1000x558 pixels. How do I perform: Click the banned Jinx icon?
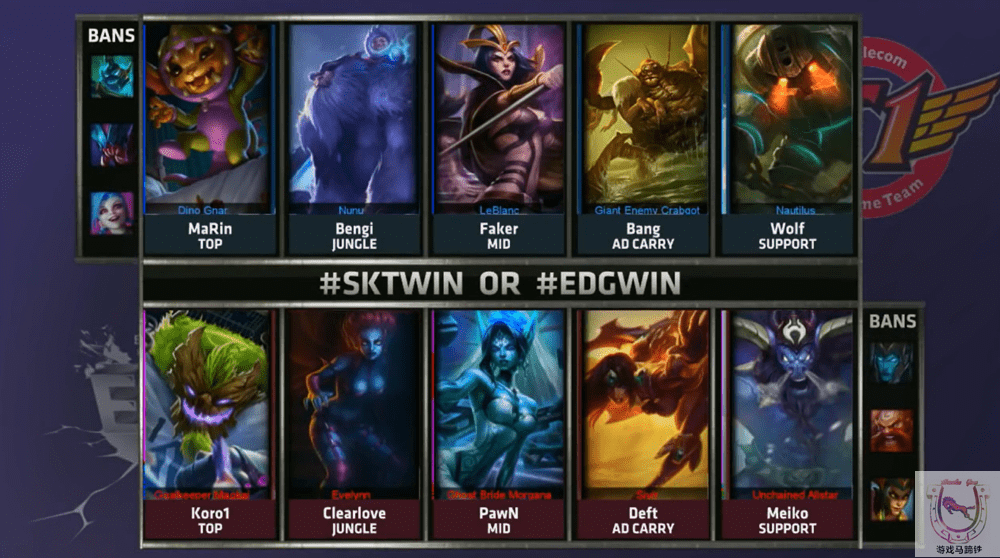pos(111,213)
